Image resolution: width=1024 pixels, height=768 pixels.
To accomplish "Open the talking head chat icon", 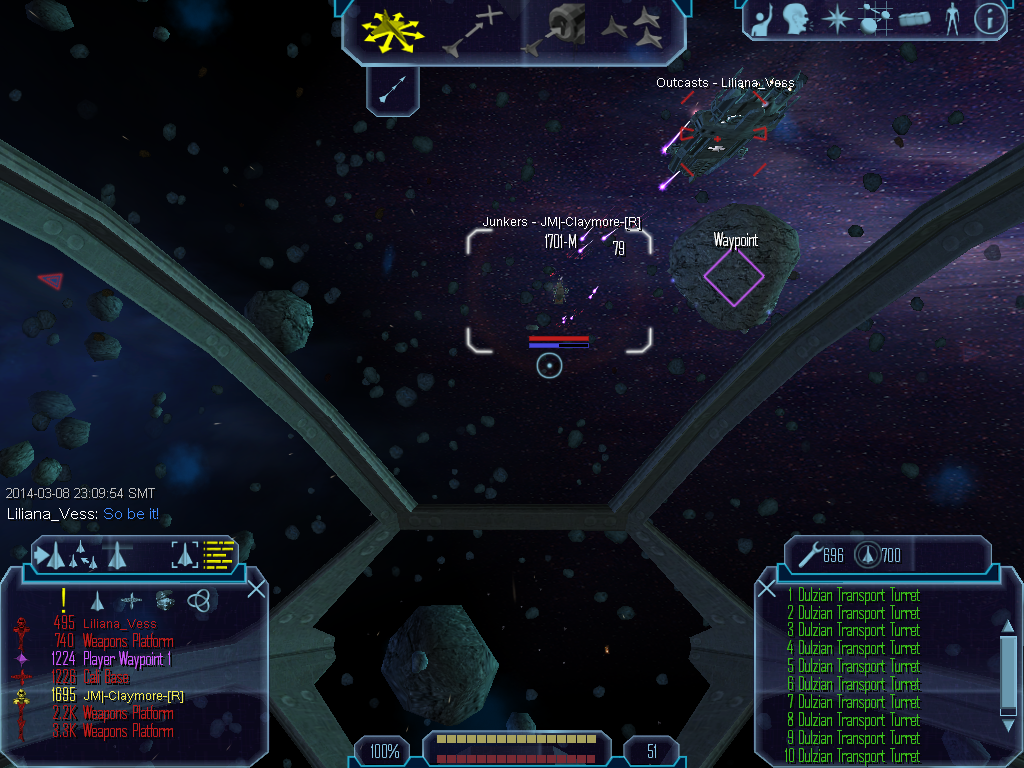I will point(795,19).
